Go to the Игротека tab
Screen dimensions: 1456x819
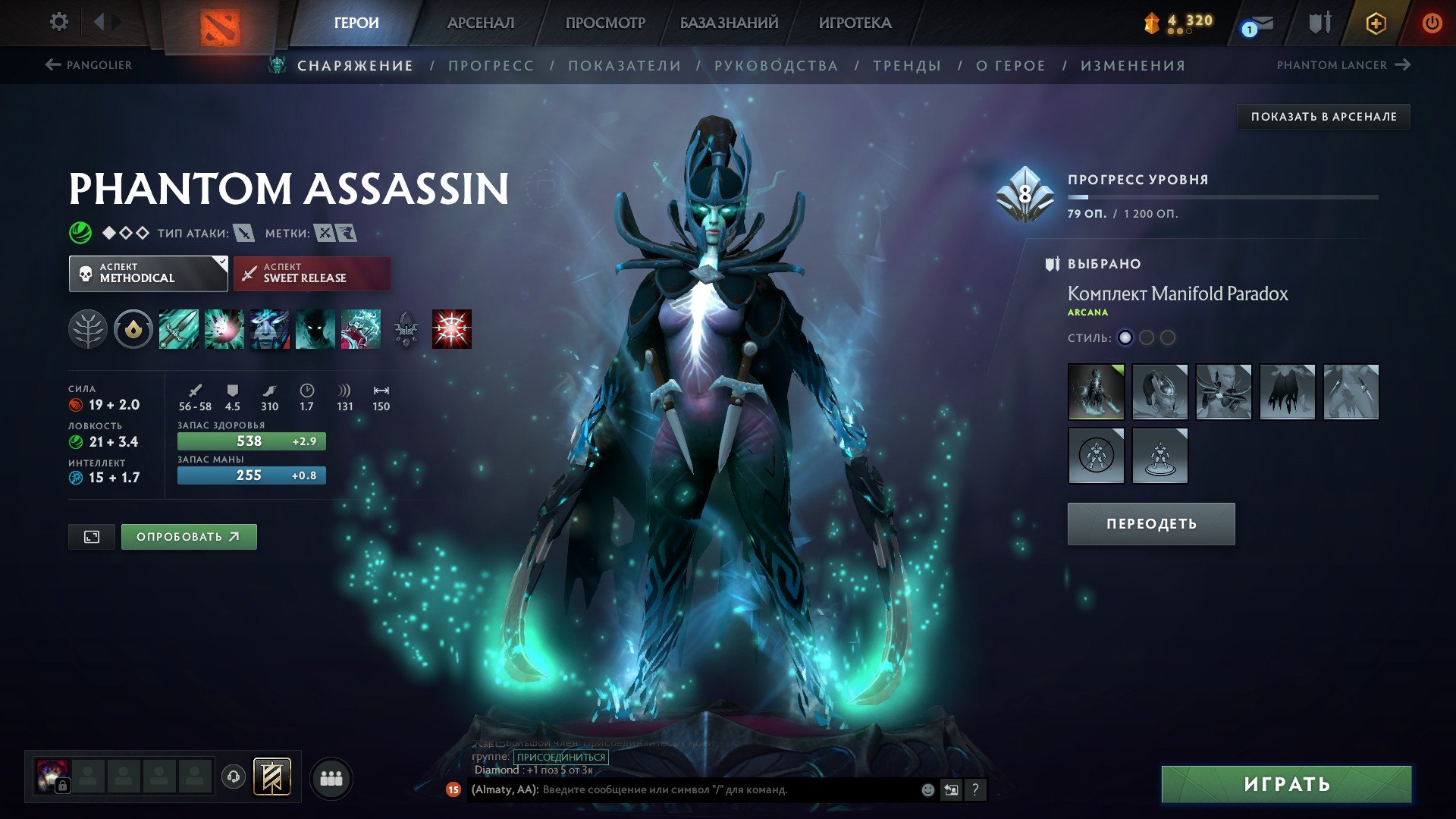tap(855, 23)
